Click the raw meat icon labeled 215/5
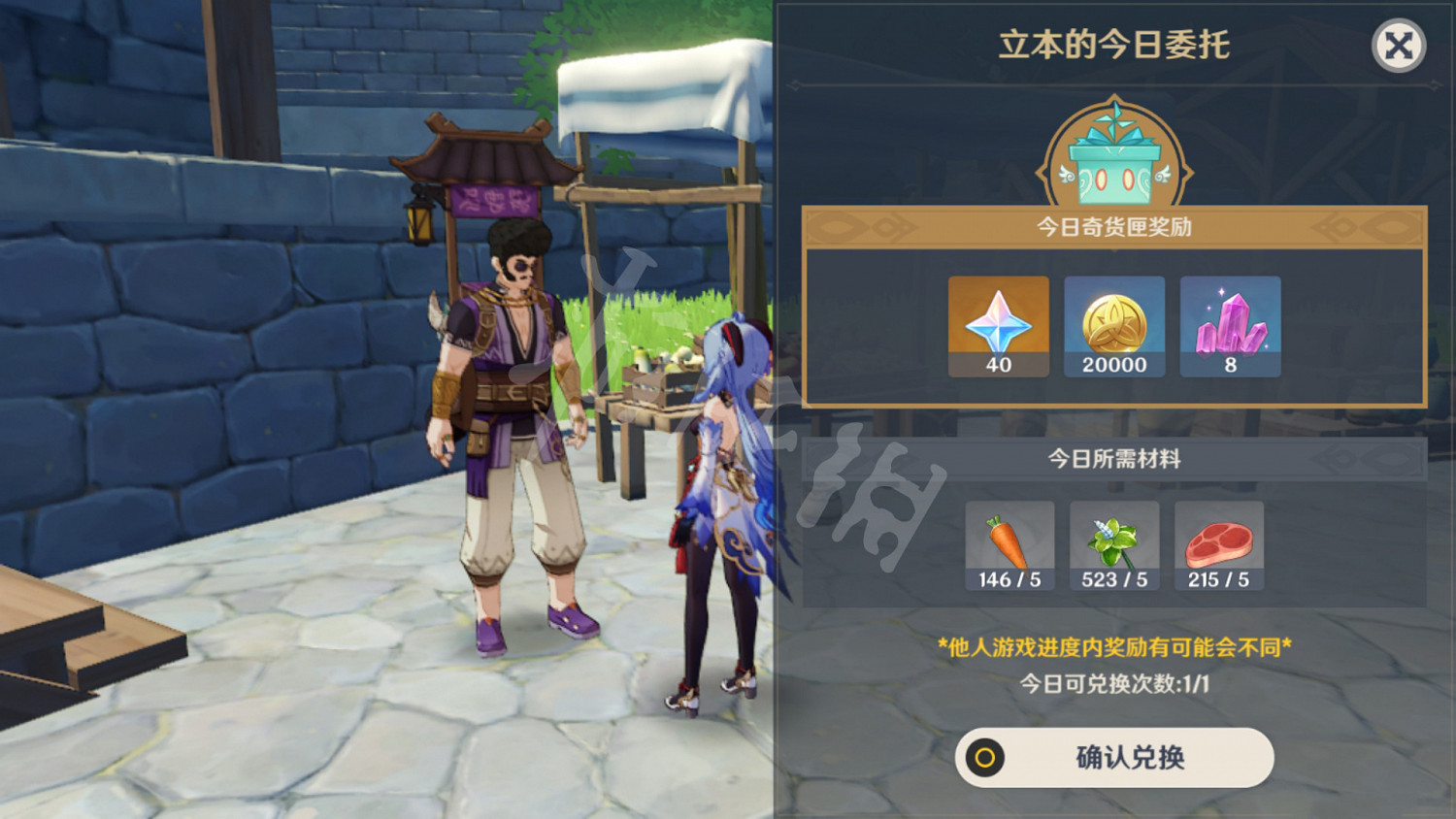 (1219, 543)
